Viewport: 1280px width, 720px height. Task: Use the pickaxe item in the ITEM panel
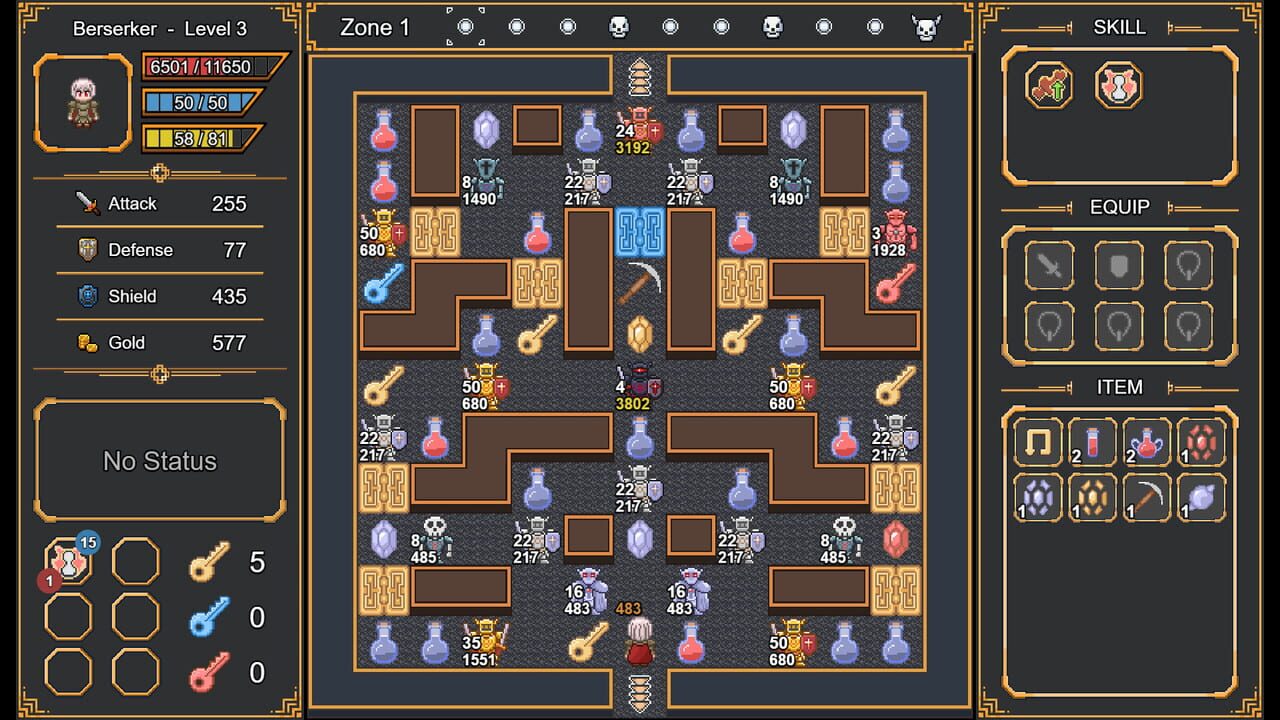click(1147, 497)
